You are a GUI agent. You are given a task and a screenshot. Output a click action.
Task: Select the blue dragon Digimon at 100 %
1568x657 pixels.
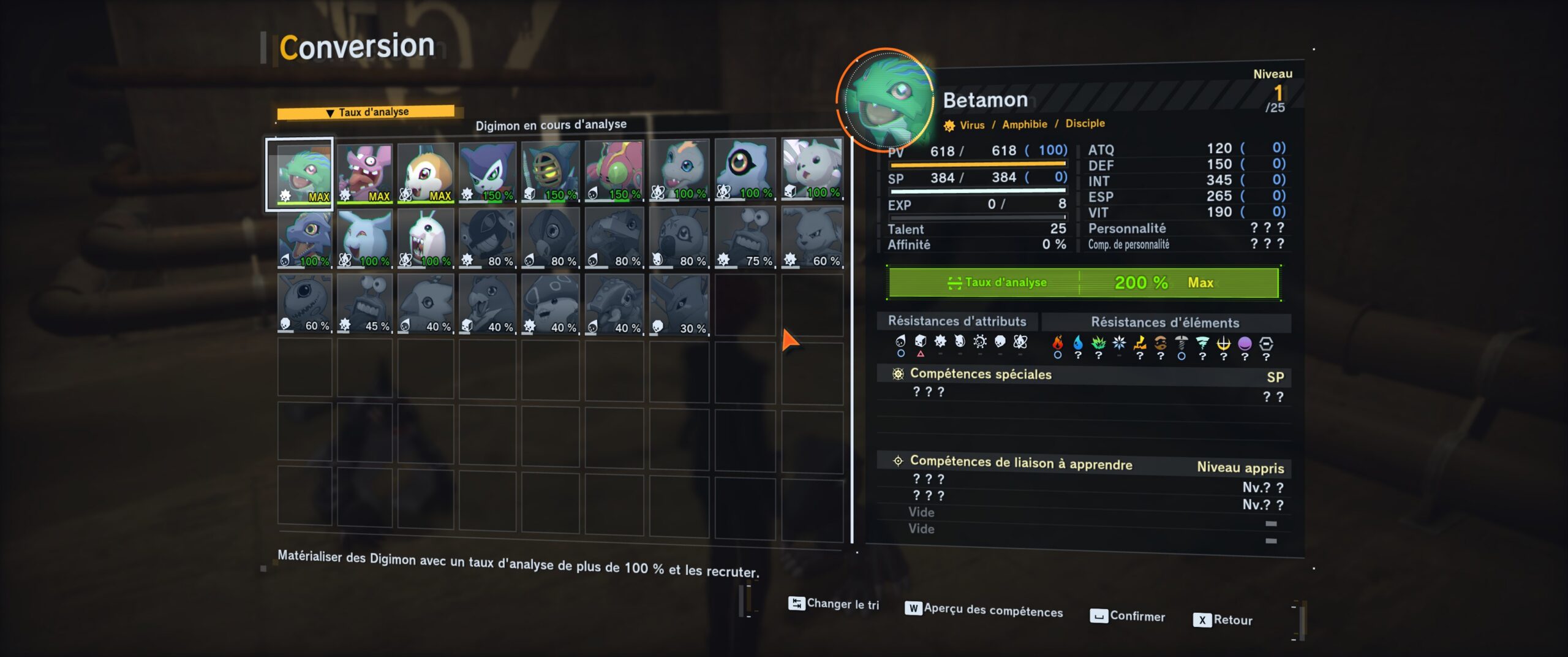click(x=304, y=238)
